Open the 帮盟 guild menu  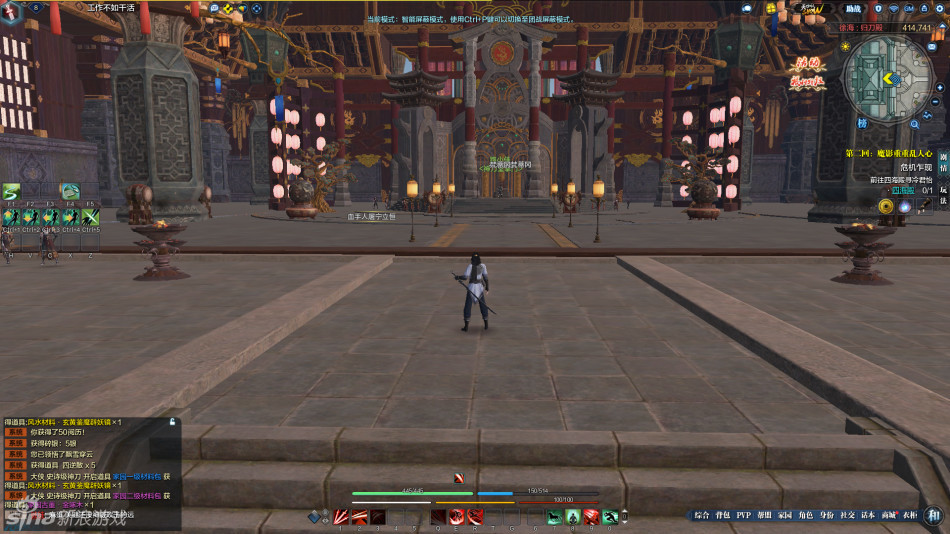[x=764, y=516]
